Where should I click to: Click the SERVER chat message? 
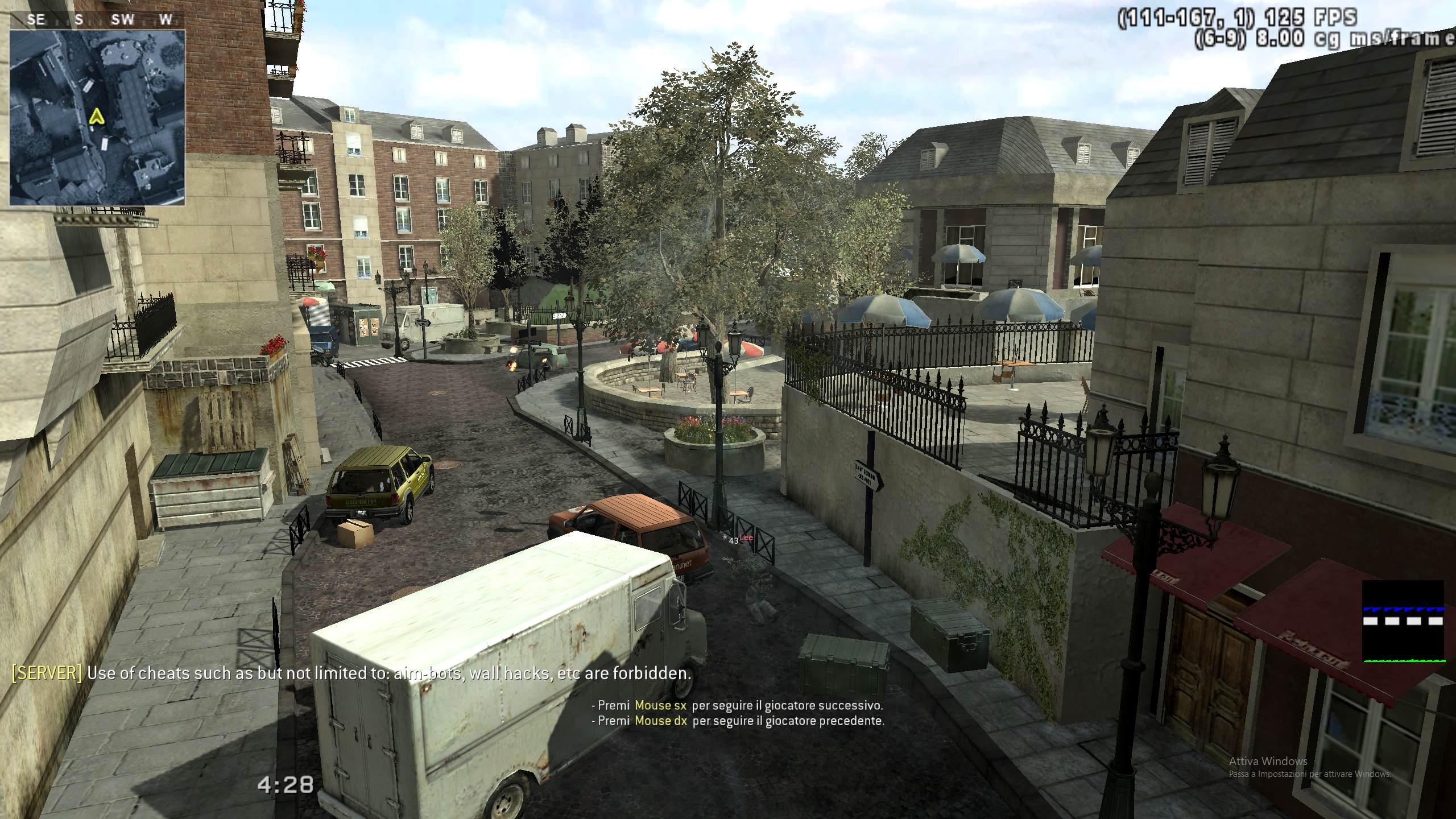[351, 673]
